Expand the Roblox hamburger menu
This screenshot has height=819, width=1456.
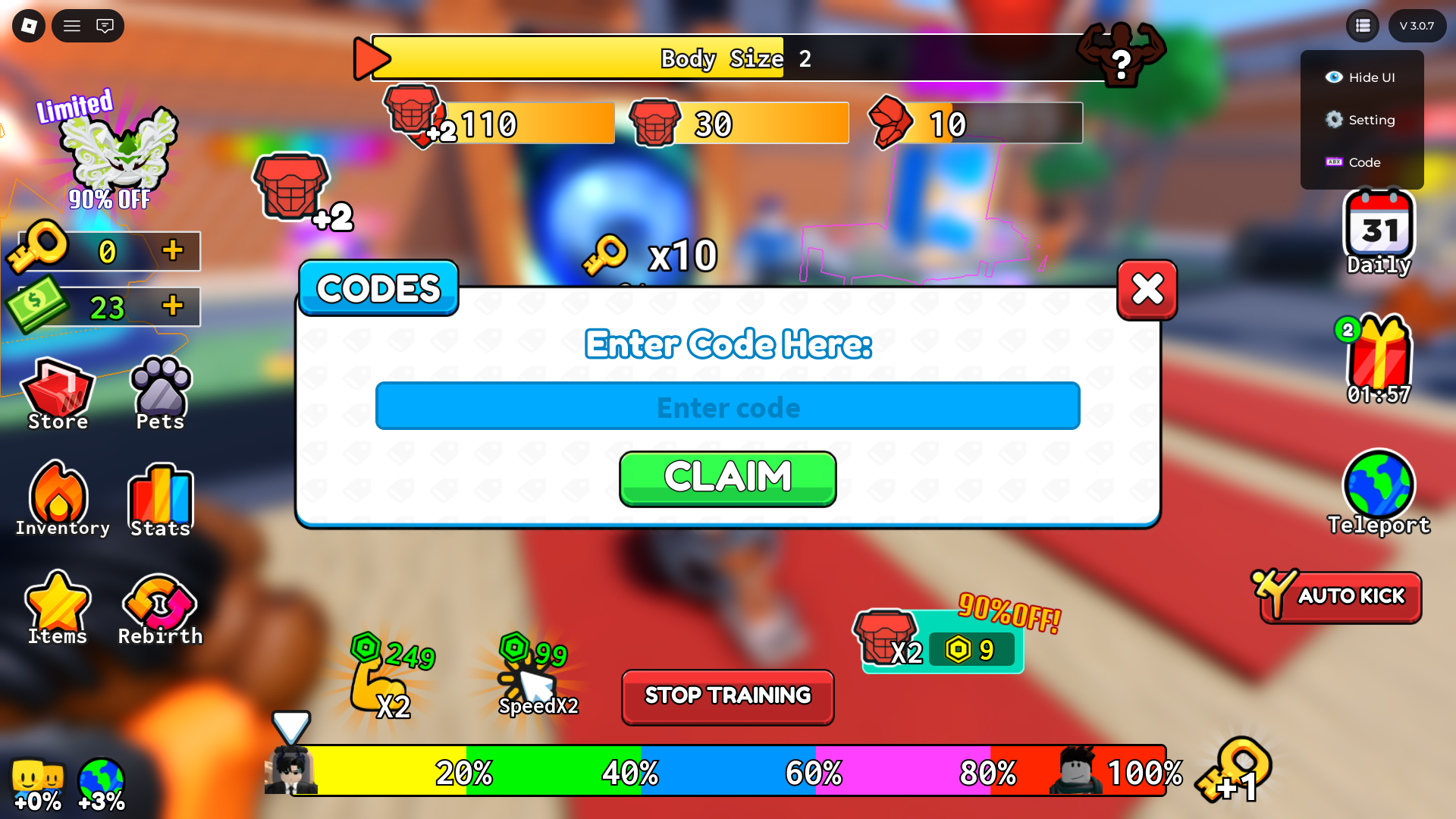(71, 25)
